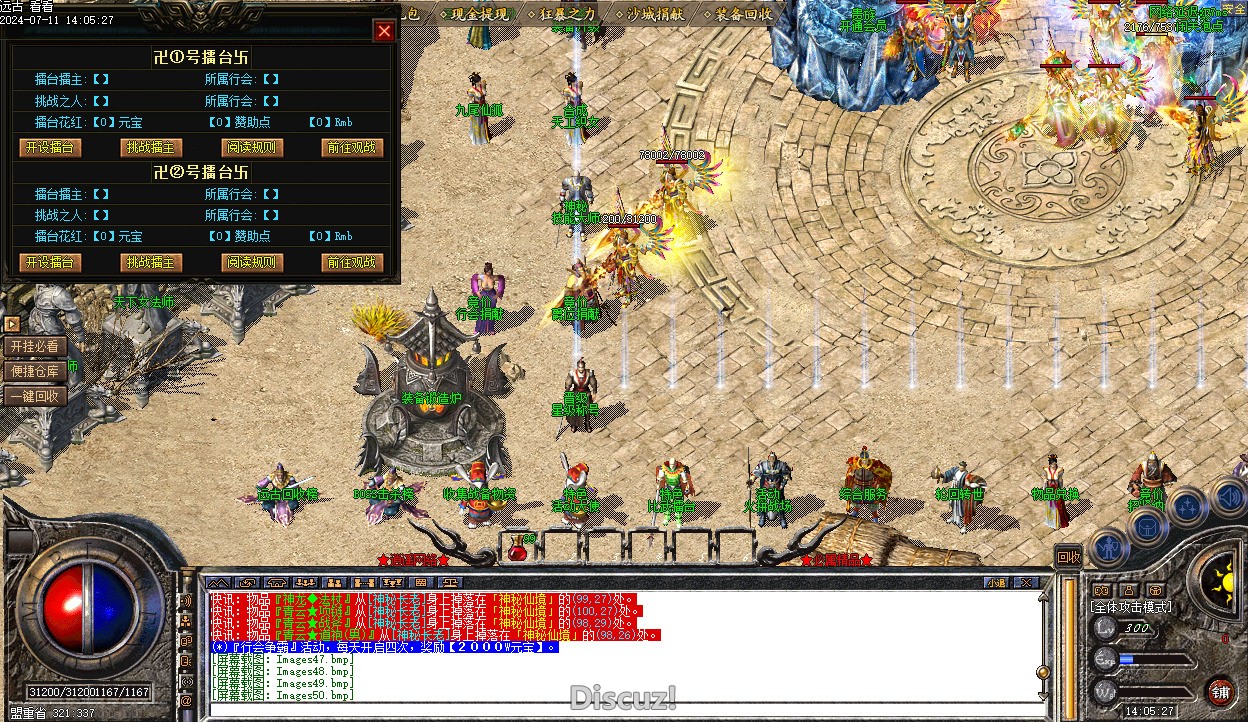The width and height of the screenshot is (1248, 722).
Task: Open the character figure round button
Action: 1109,547
